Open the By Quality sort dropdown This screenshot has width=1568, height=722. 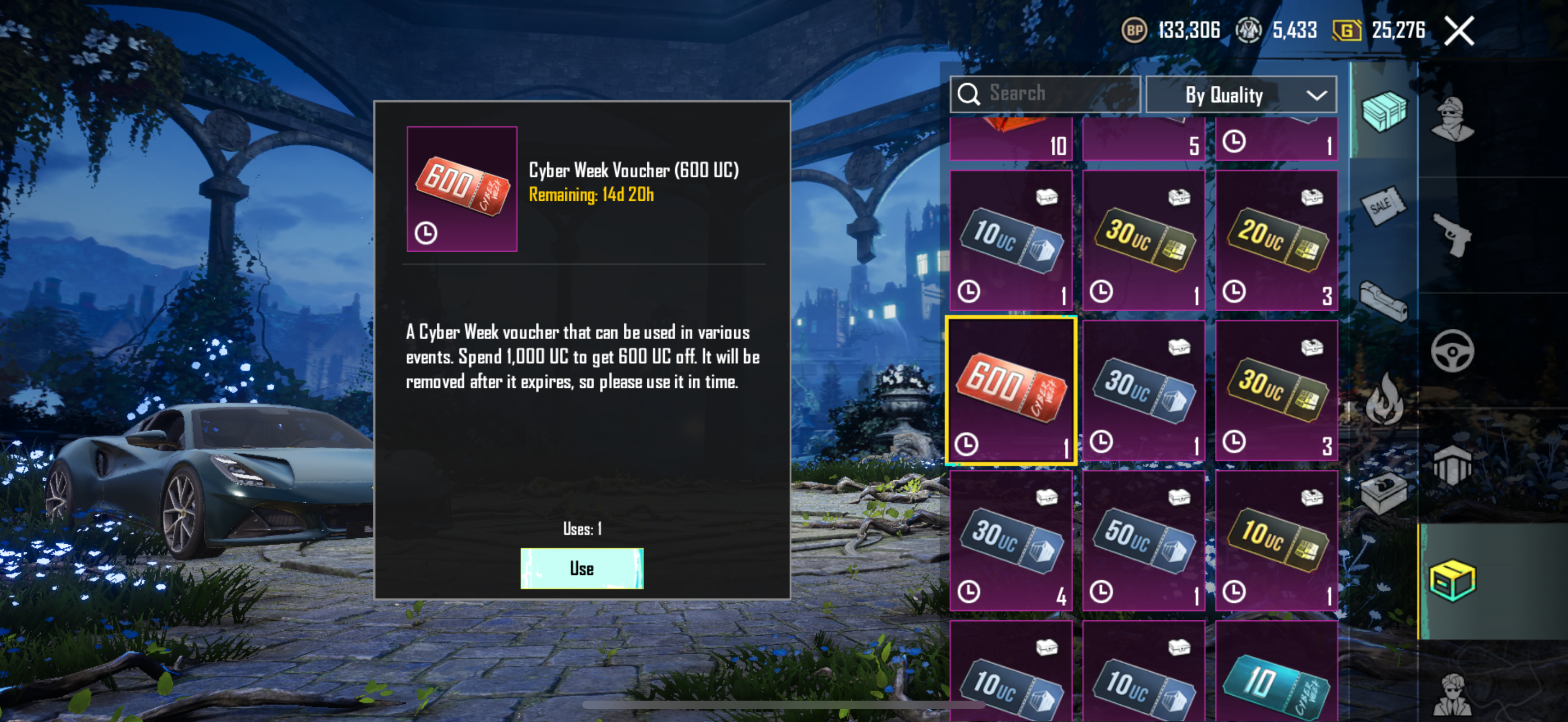[1241, 95]
